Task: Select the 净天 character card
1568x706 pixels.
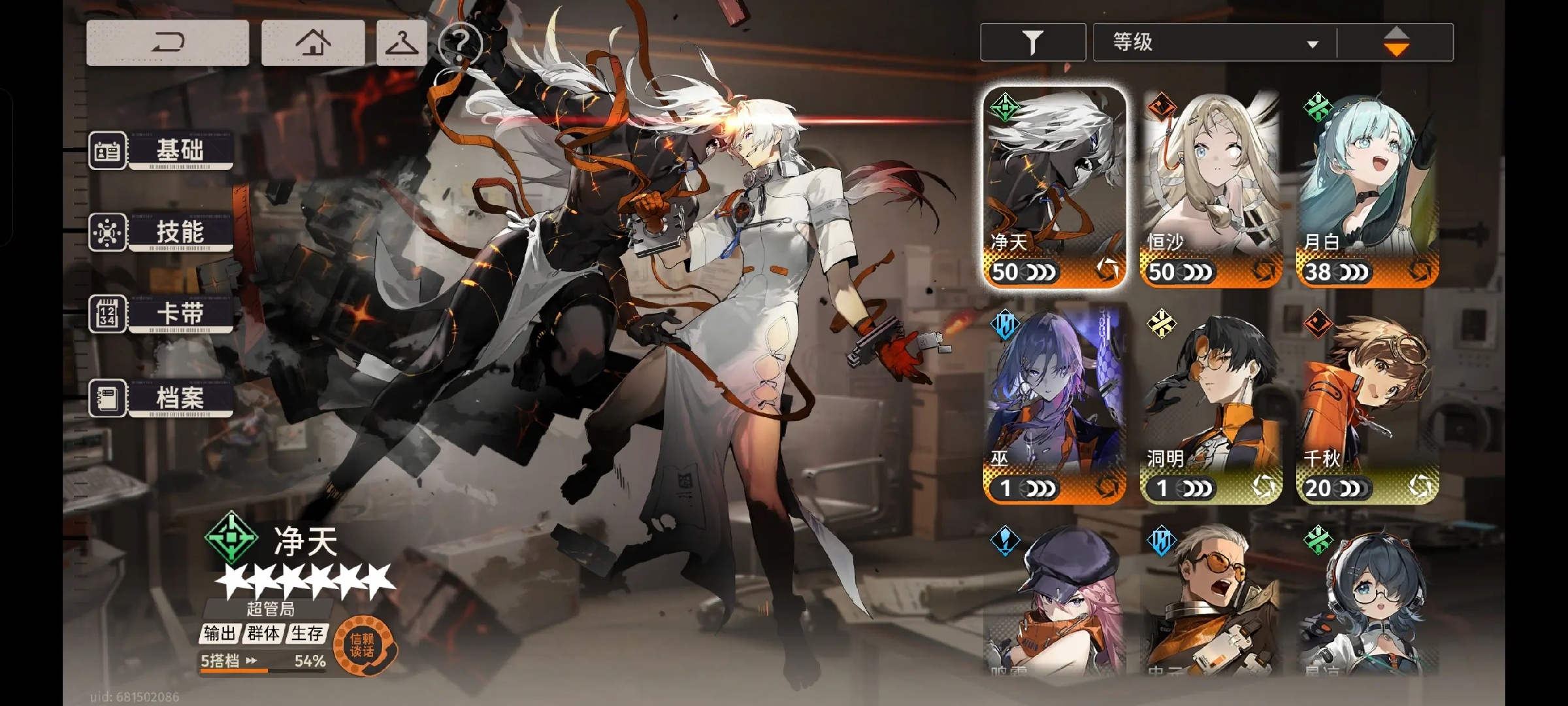Action: tap(1054, 188)
